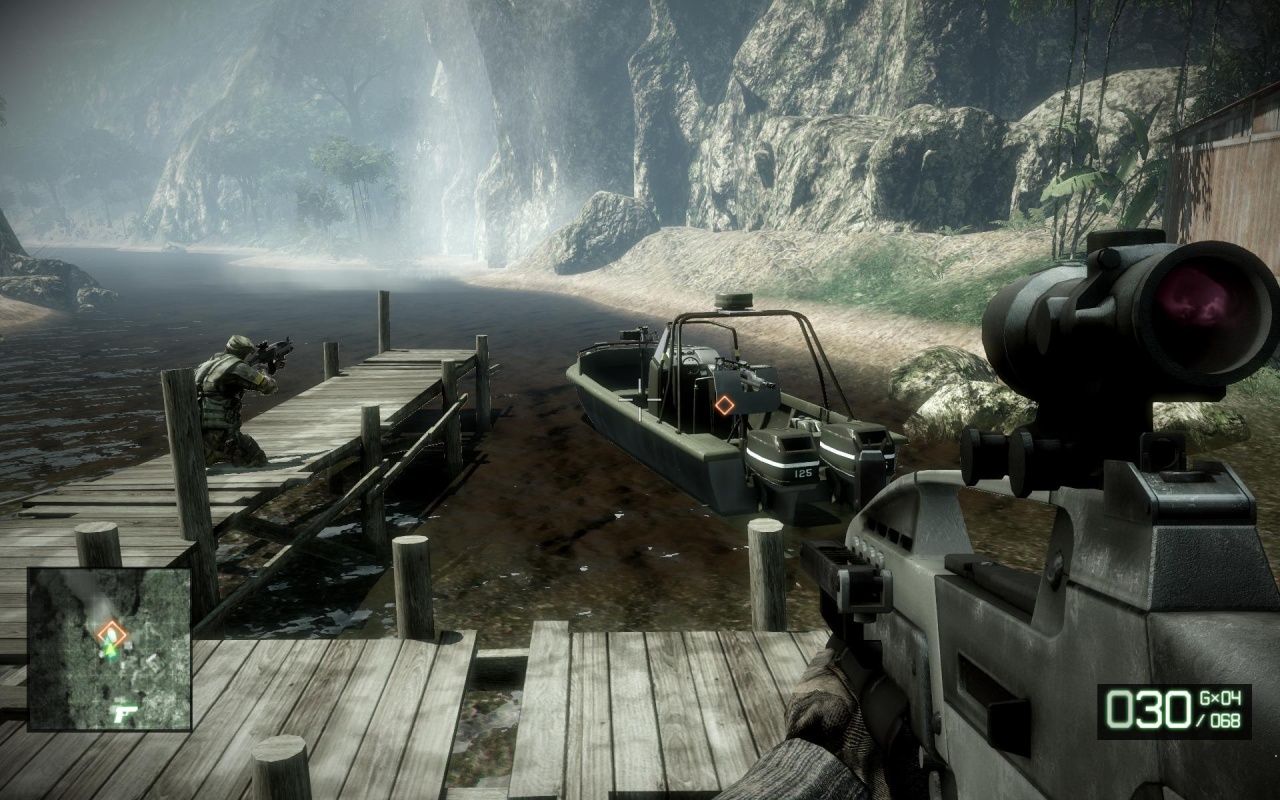The height and width of the screenshot is (800, 1280).
Task: Select the patrol boat's mounted machine gun
Action: [x=745, y=375]
